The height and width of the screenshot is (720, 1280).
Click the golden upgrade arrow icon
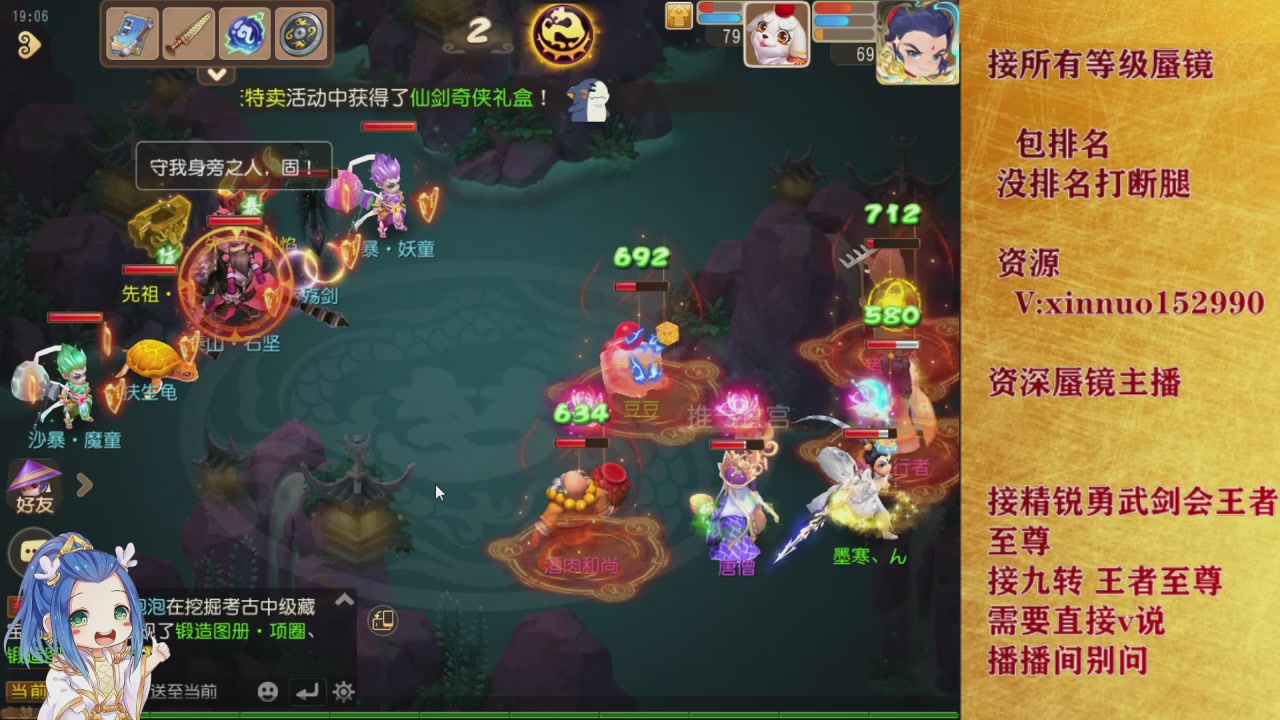coord(678,17)
